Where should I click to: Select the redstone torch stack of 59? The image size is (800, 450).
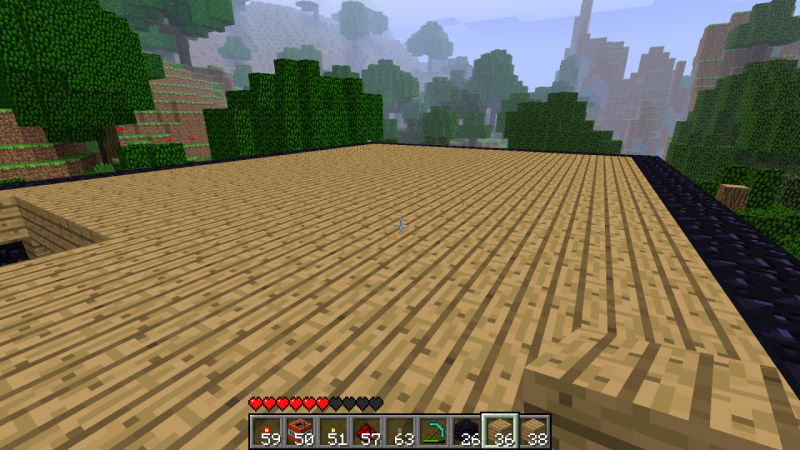click(265, 431)
